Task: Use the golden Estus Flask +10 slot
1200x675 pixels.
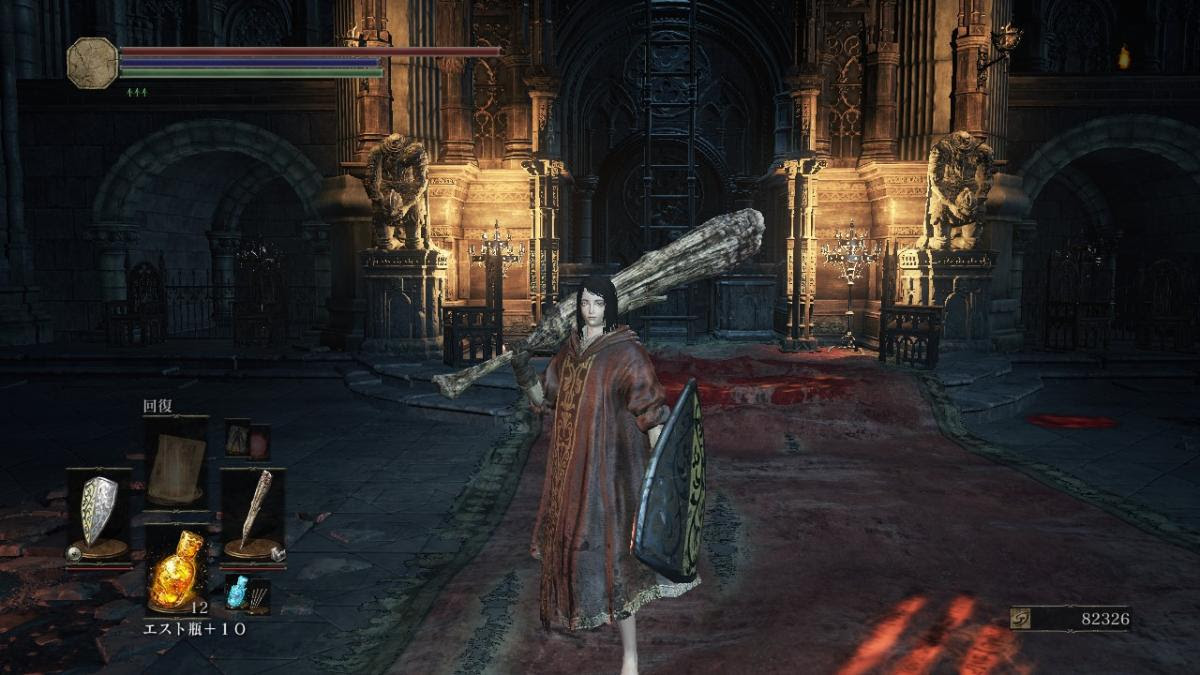Action: 177,568
